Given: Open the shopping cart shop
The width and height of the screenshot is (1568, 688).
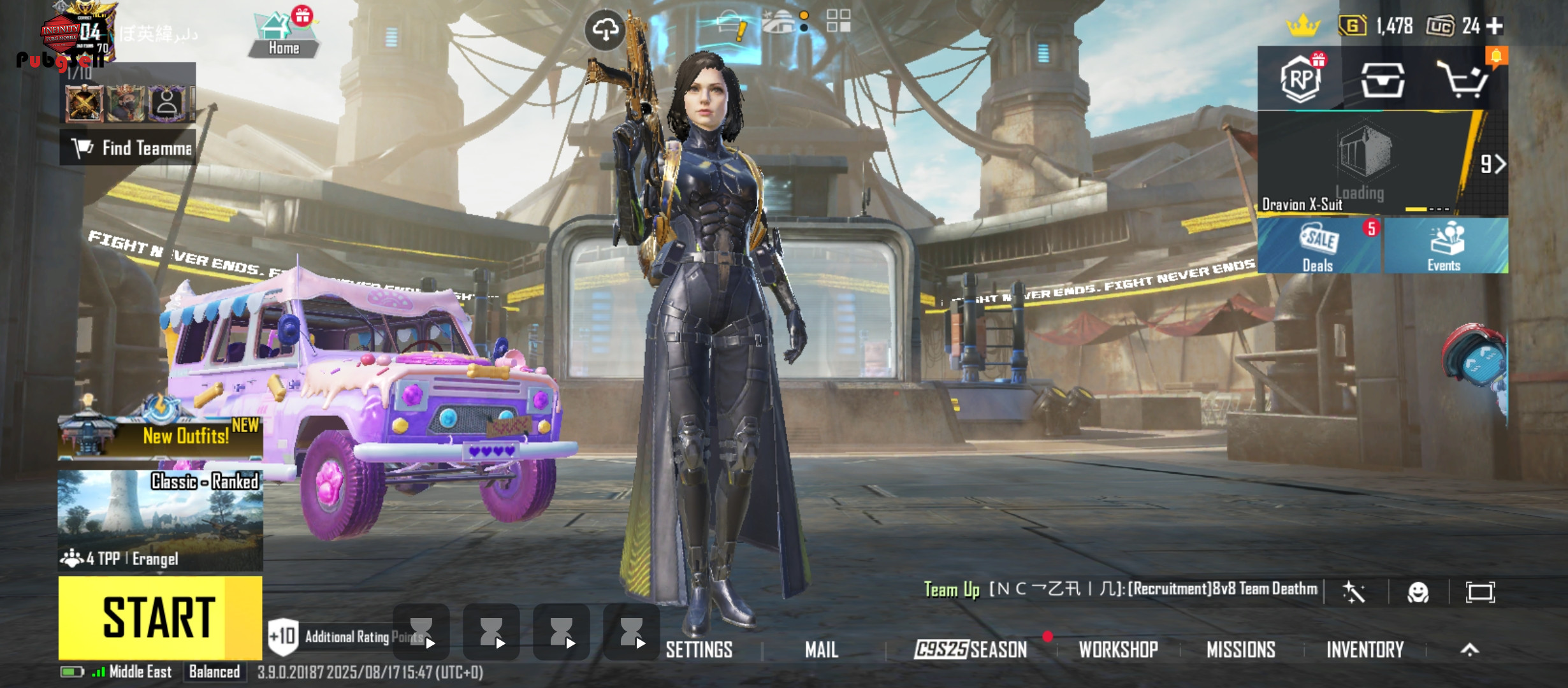Looking at the screenshot, I should [1463, 80].
